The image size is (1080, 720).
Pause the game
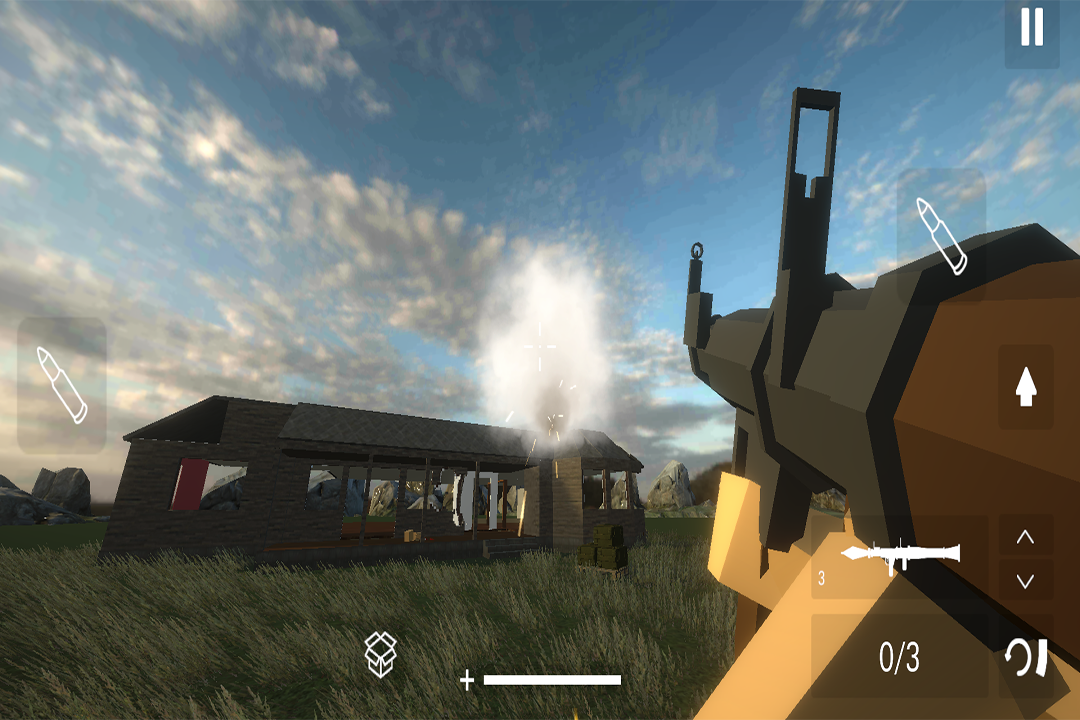pyautogui.click(x=1031, y=27)
